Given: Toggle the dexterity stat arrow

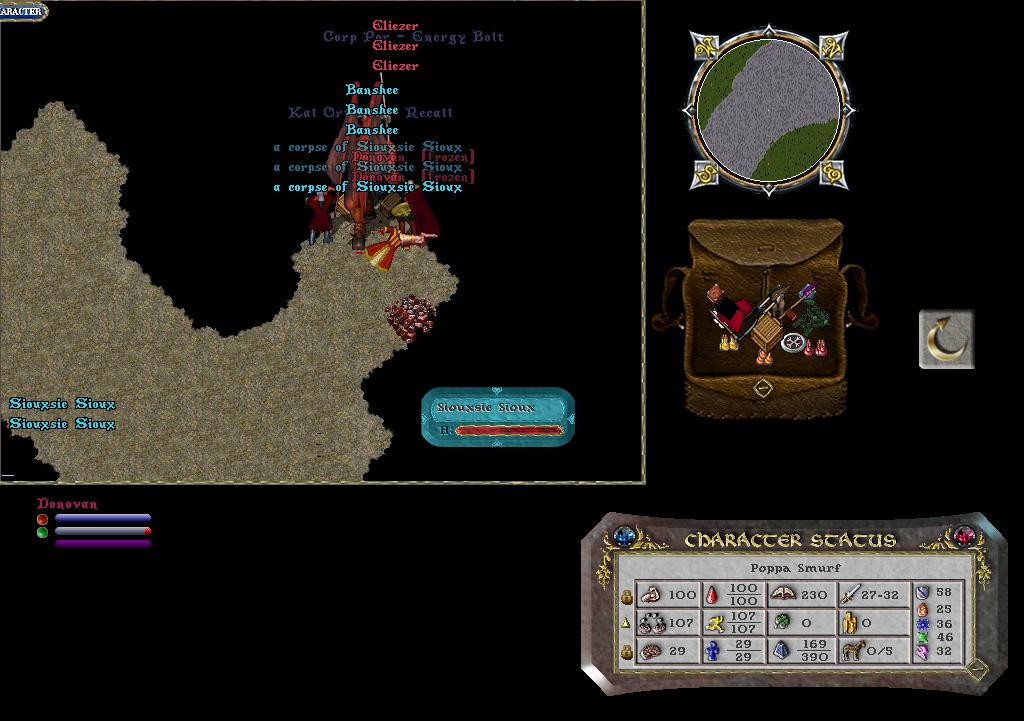Looking at the screenshot, I should click(x=627, y=622).
